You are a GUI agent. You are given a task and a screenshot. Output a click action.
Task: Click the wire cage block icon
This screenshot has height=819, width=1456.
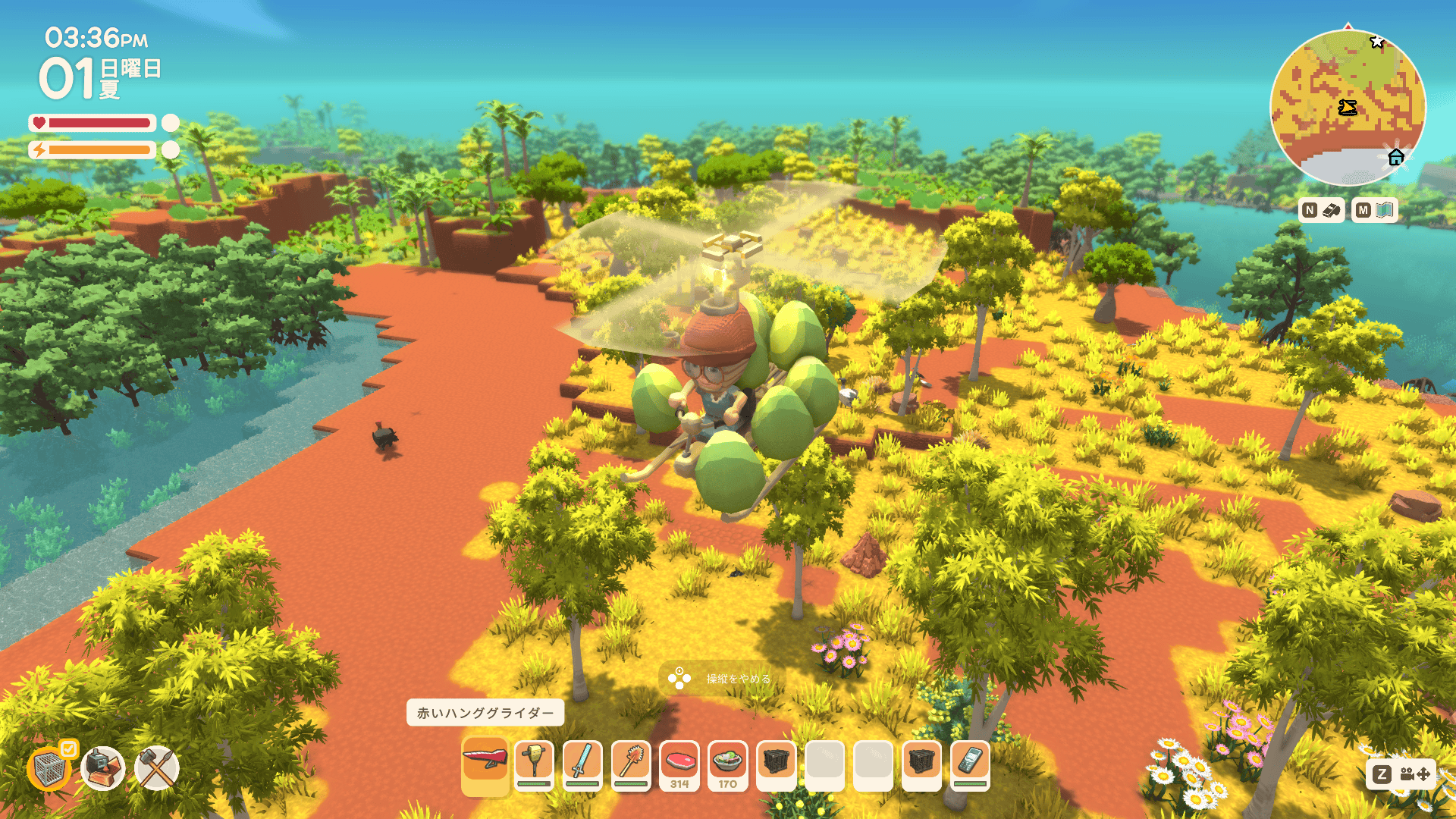coord(49,770)
